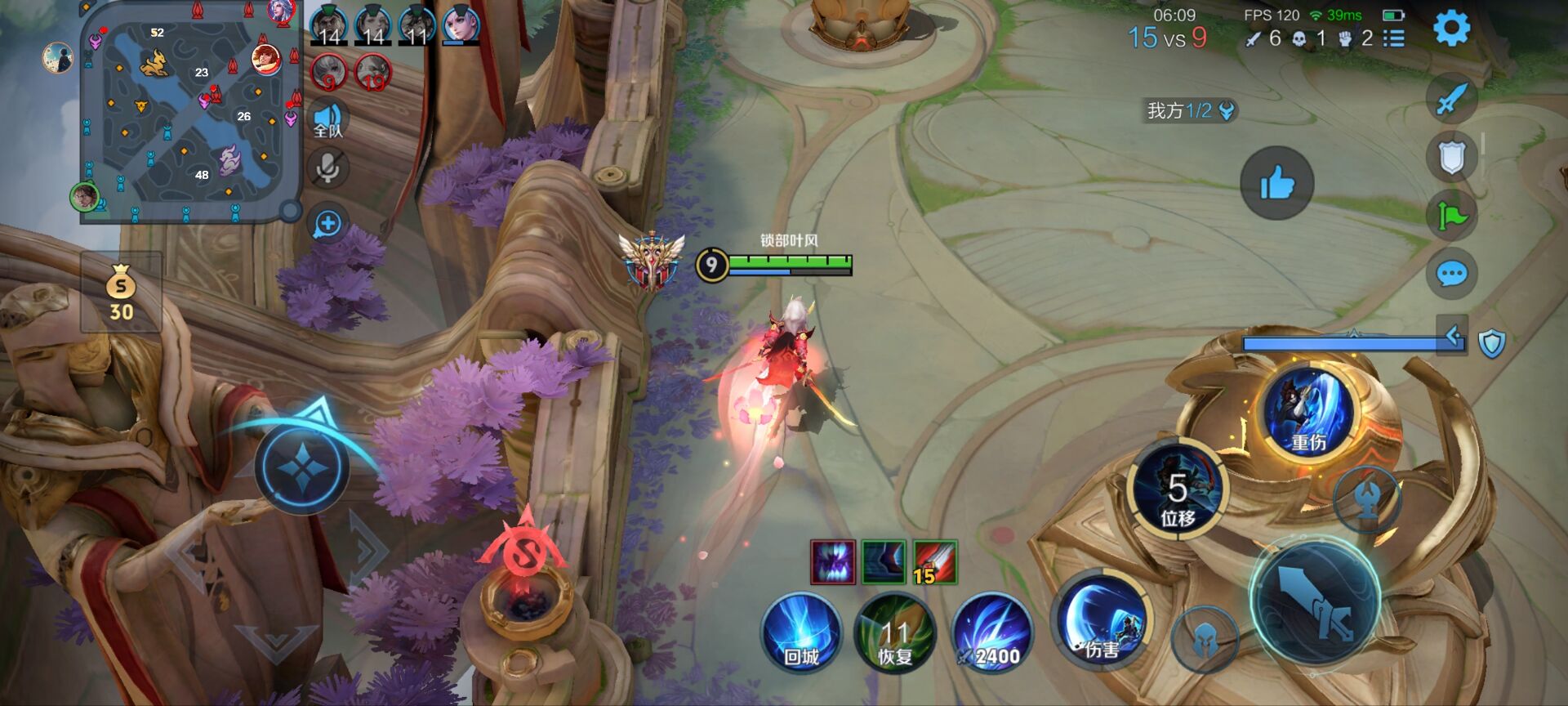Tap the shield retreat signal icon
Screen dimensions: 1568x706
click(1452, 157)
